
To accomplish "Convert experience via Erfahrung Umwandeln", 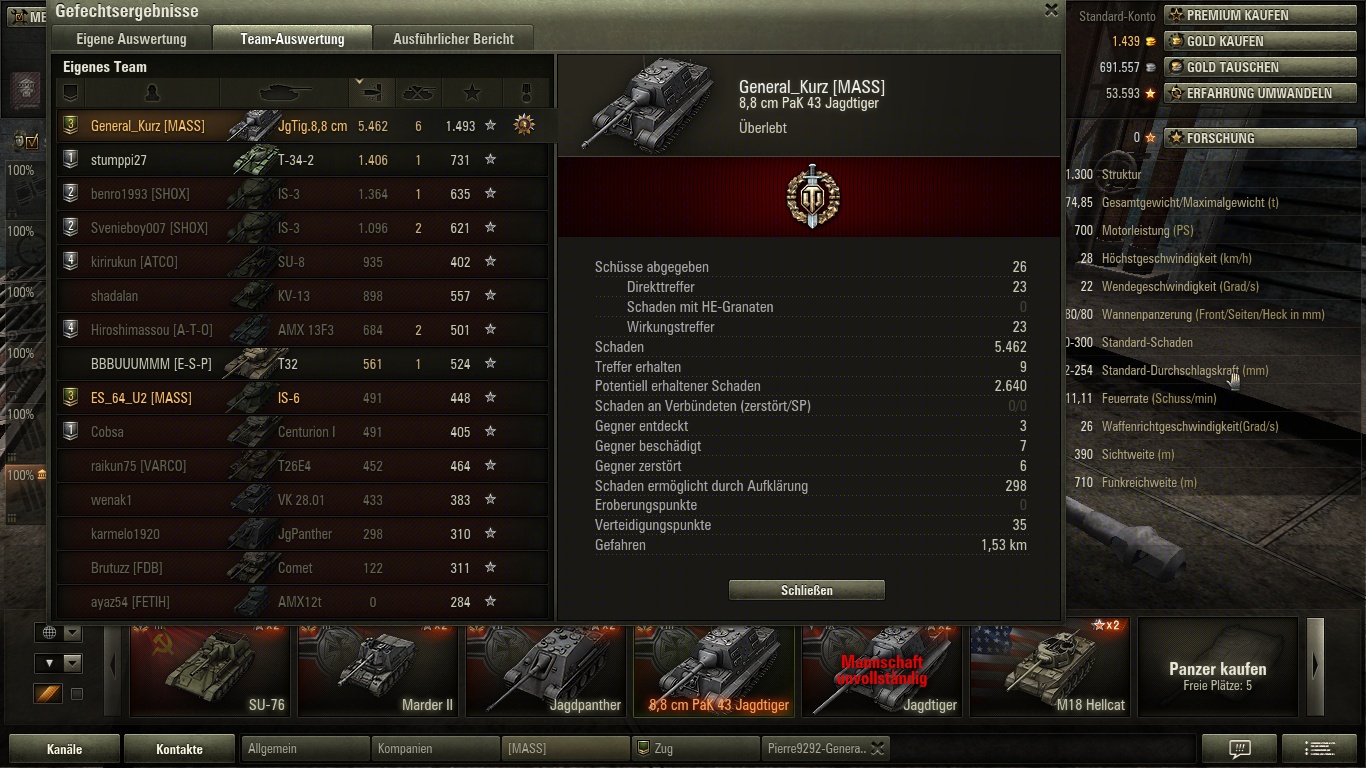I will [1258, 93].
